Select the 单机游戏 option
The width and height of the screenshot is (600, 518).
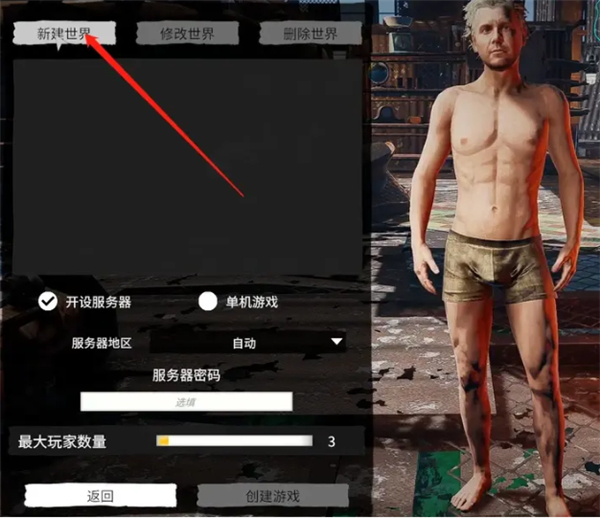tap(208, 301)
